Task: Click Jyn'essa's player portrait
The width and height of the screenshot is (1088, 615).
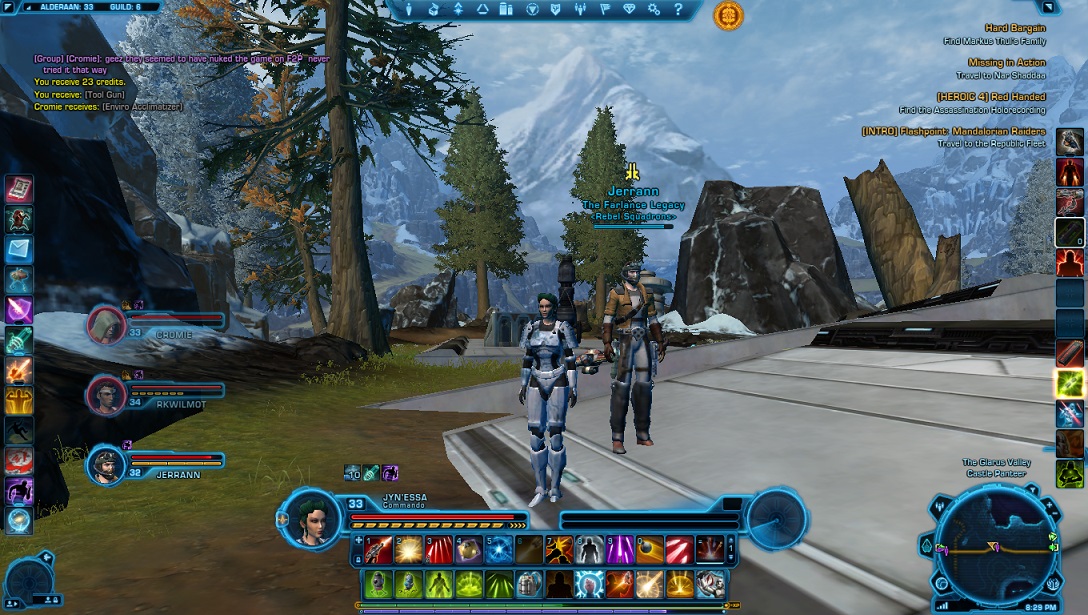Action: click(314, 518)
